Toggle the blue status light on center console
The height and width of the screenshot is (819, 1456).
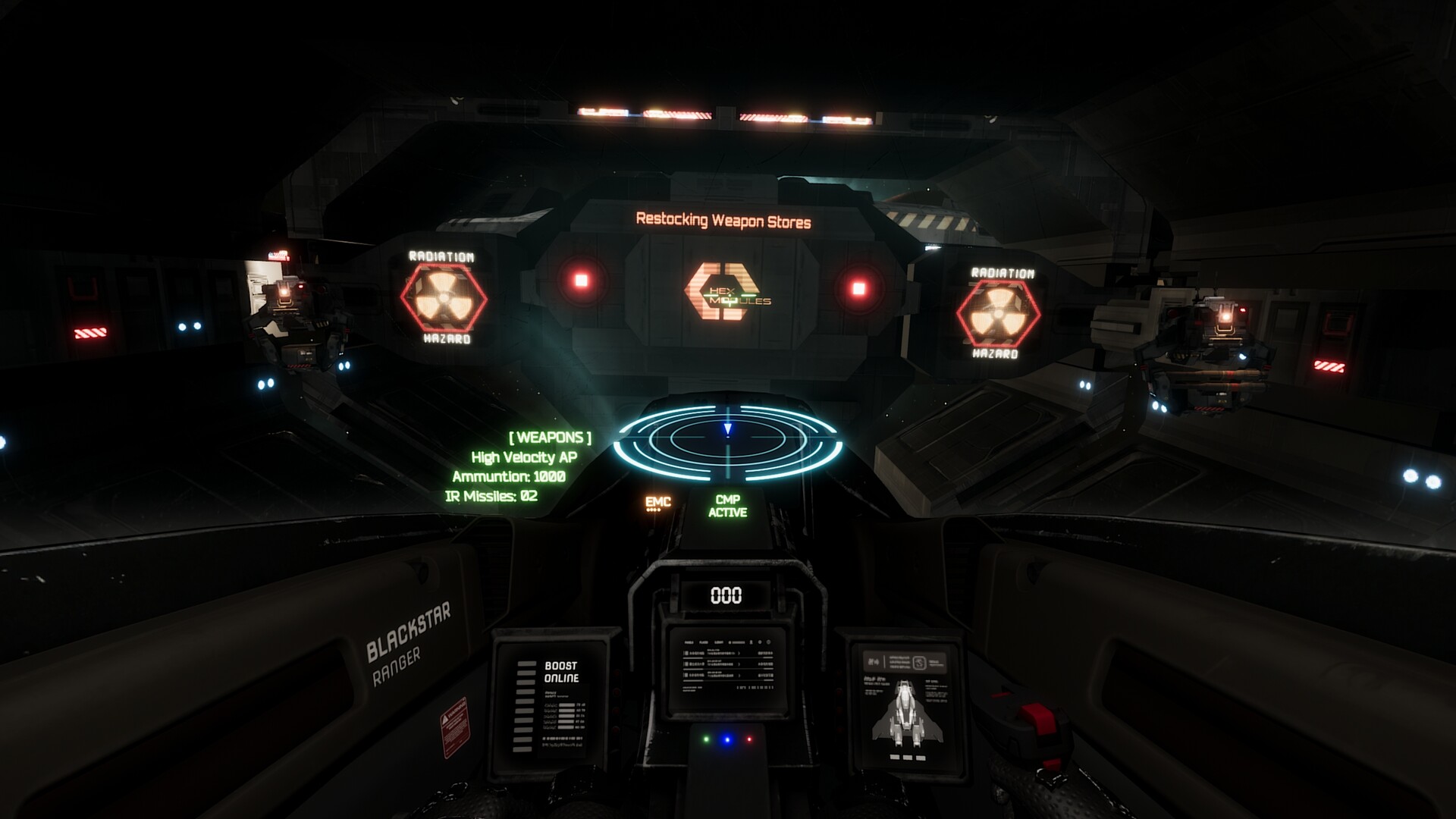click(x=726, y=741)
